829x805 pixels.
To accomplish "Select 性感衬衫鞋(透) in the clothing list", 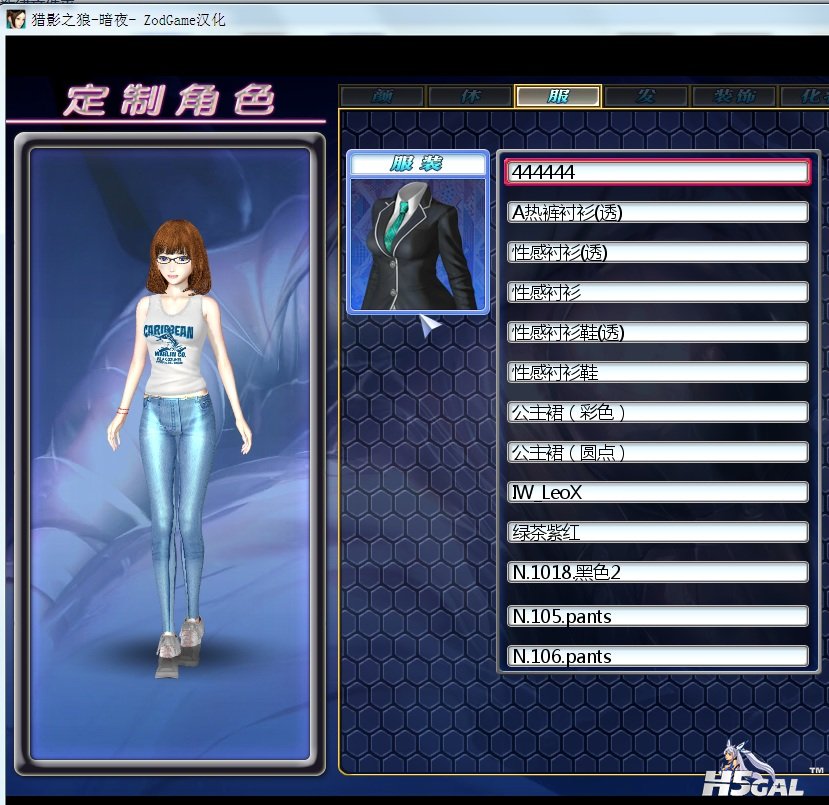I will click(657, 332).
